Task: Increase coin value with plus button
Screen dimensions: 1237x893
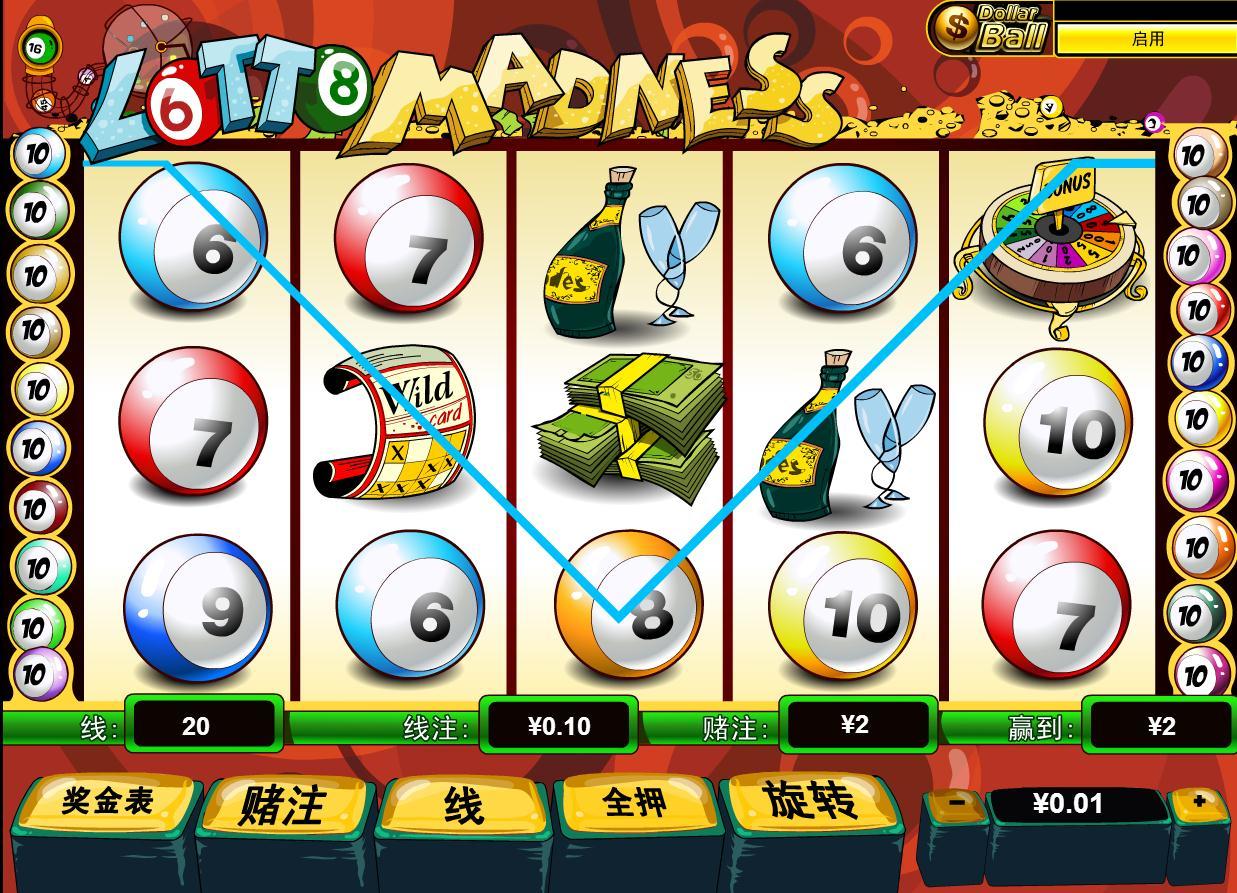Action: point(1198,801)
